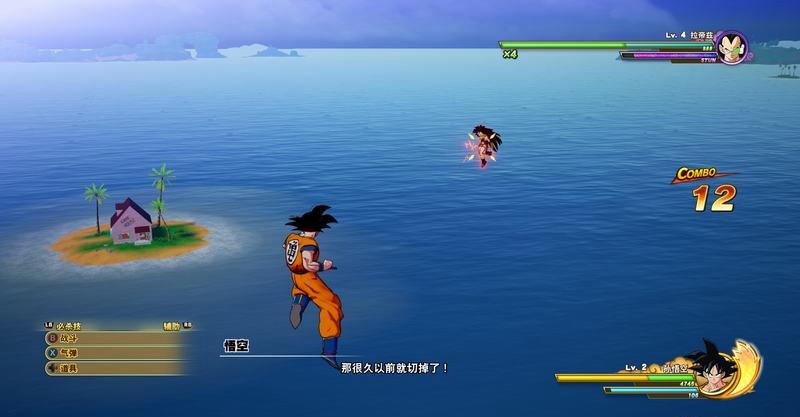Viewport: 800px width, 417px height.
Task: Switch to the 辅助 (Support) palette
Action: (173, 326)
